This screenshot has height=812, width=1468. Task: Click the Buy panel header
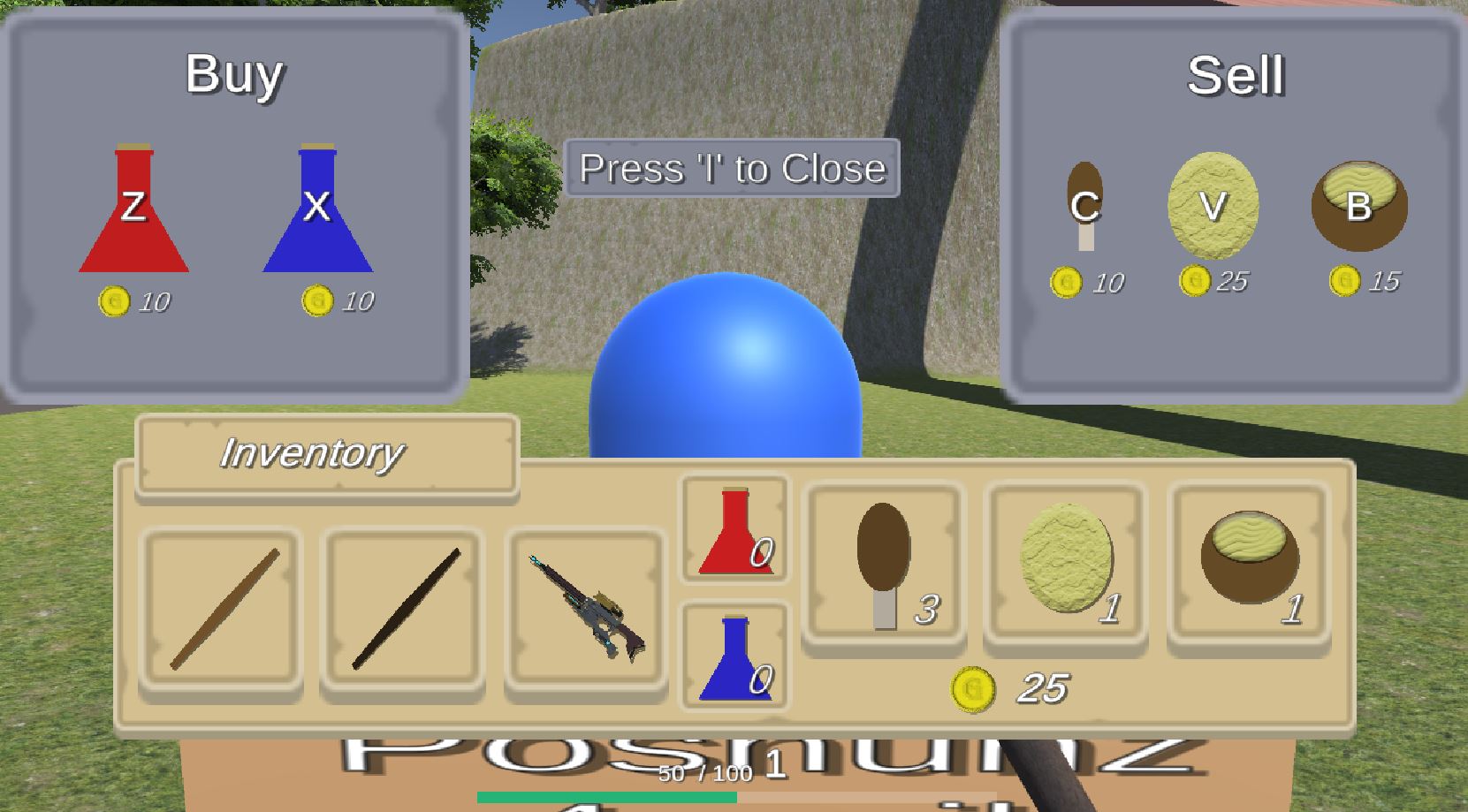click(237, 74)
